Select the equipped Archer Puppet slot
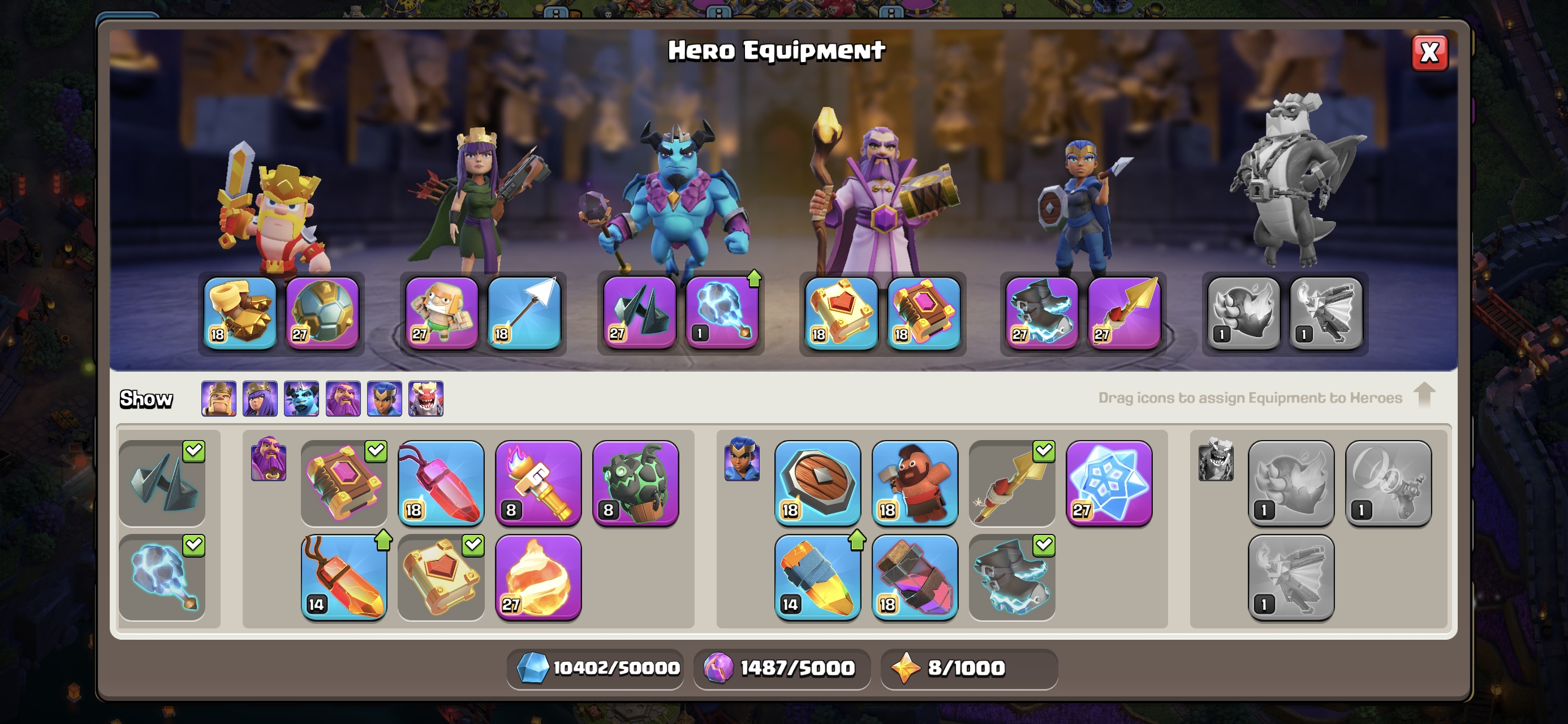 (x=442, y=313)
